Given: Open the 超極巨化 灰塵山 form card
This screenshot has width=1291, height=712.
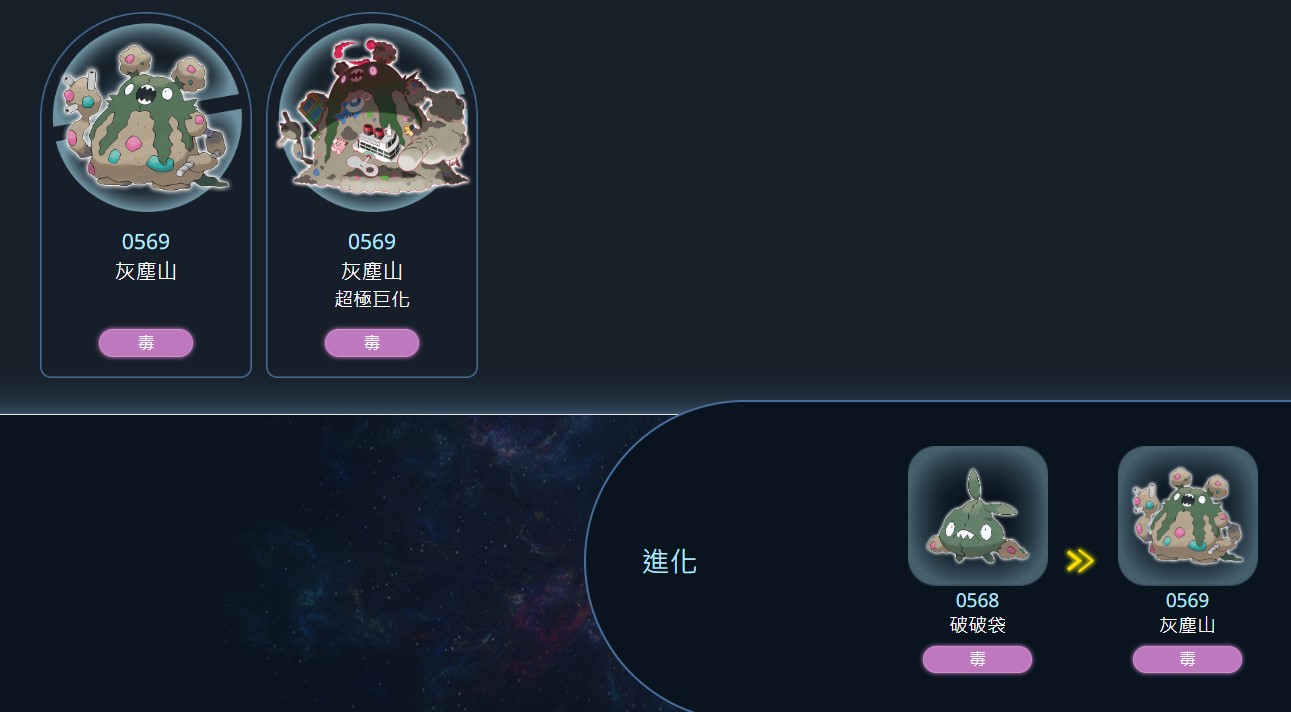Looking at the screenshot, I should [x=372, y=150].
